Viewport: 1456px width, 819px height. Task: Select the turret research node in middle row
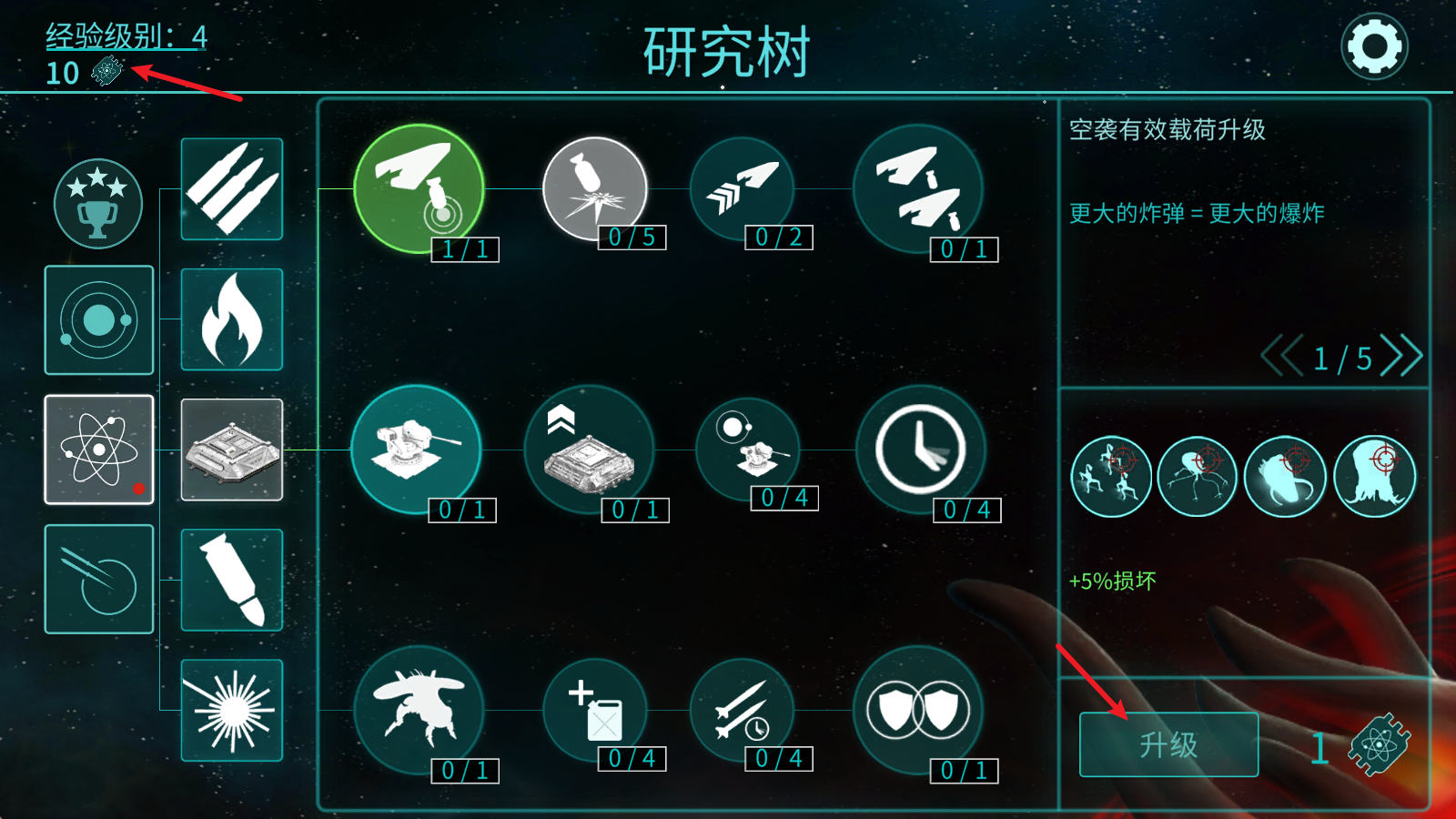417,449
